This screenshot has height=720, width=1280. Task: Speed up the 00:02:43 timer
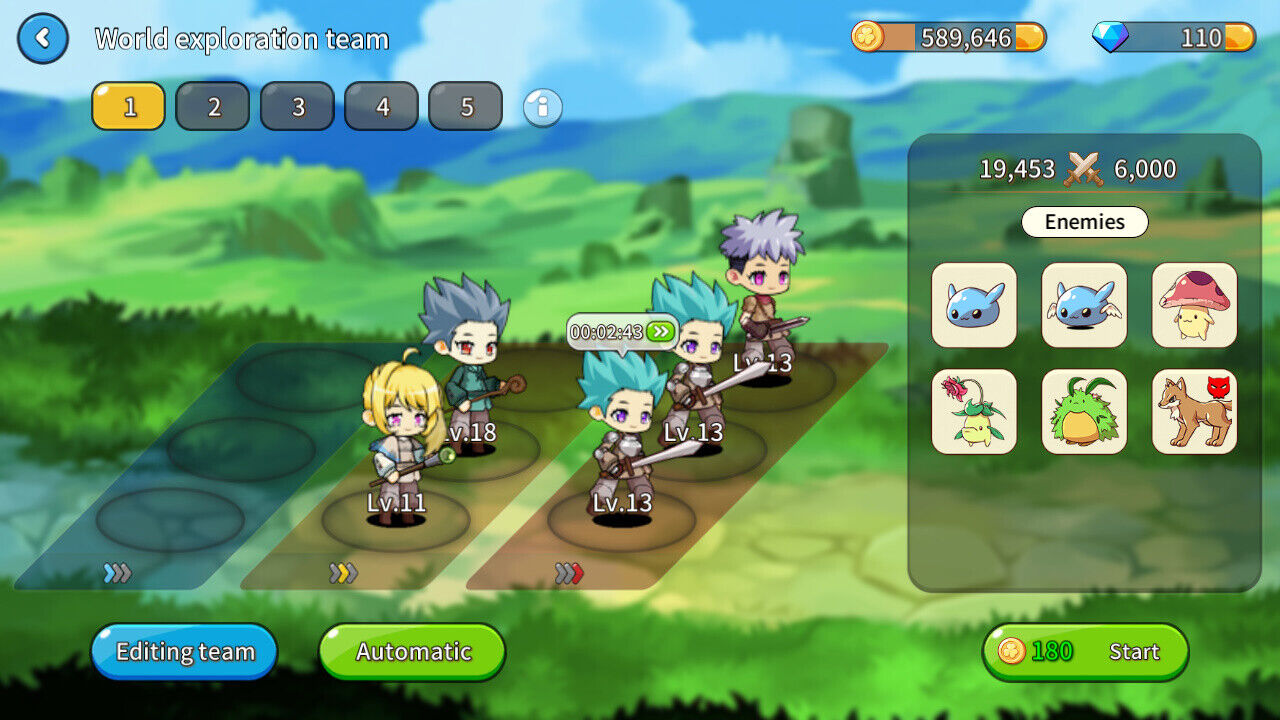tap(660, 331)
